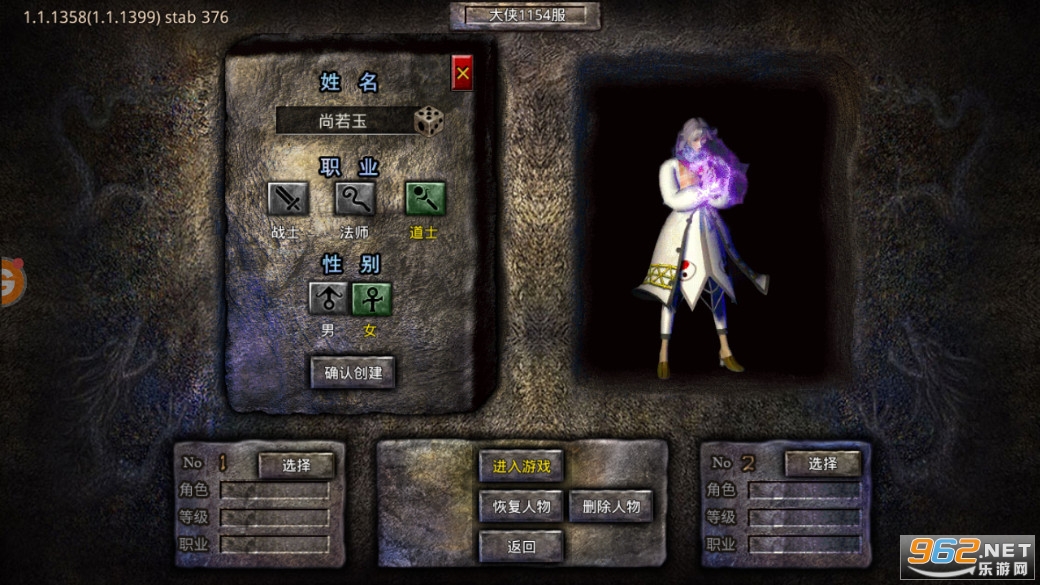The height and width of the screenshot is (585, 1040).
Task: Select the No 1 character slot
Action: coord(296,465)
